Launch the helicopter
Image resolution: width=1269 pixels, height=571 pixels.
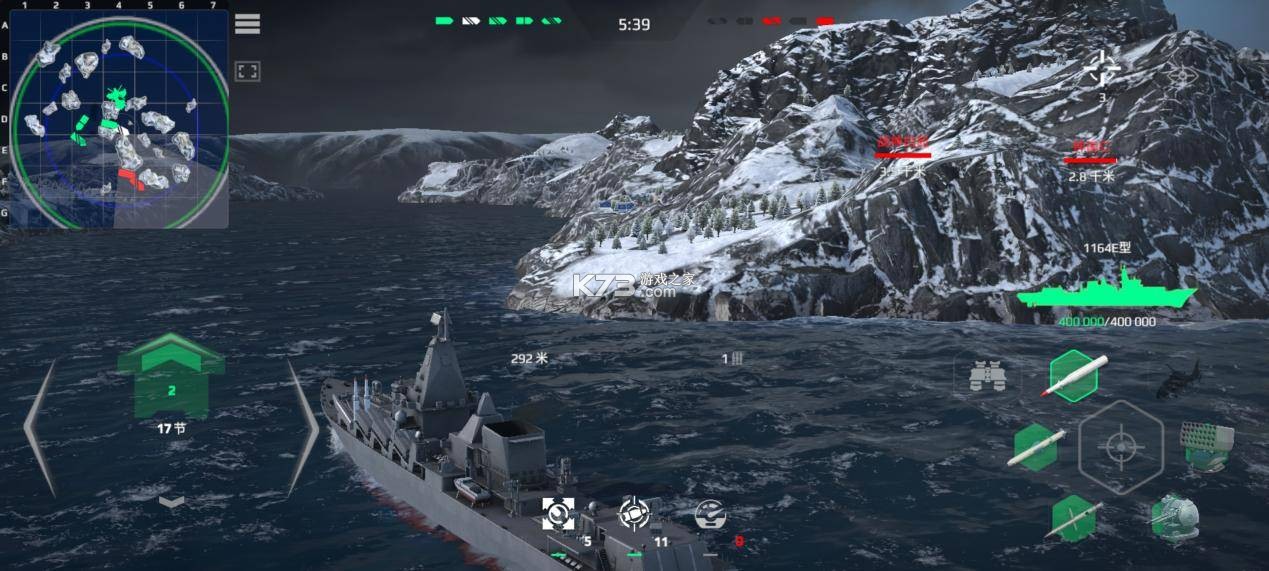pos(1178,378)
